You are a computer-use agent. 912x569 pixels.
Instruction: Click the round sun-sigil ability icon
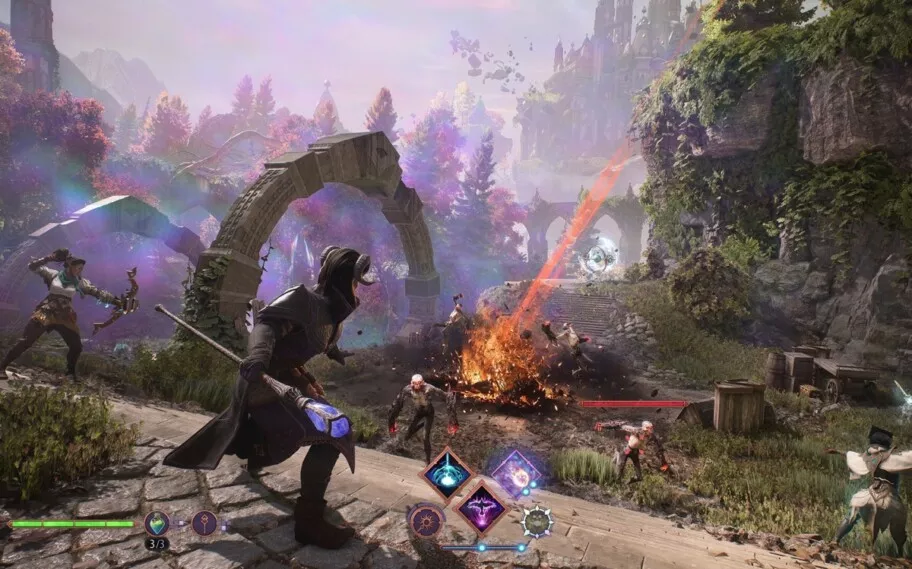pos(426,521)
